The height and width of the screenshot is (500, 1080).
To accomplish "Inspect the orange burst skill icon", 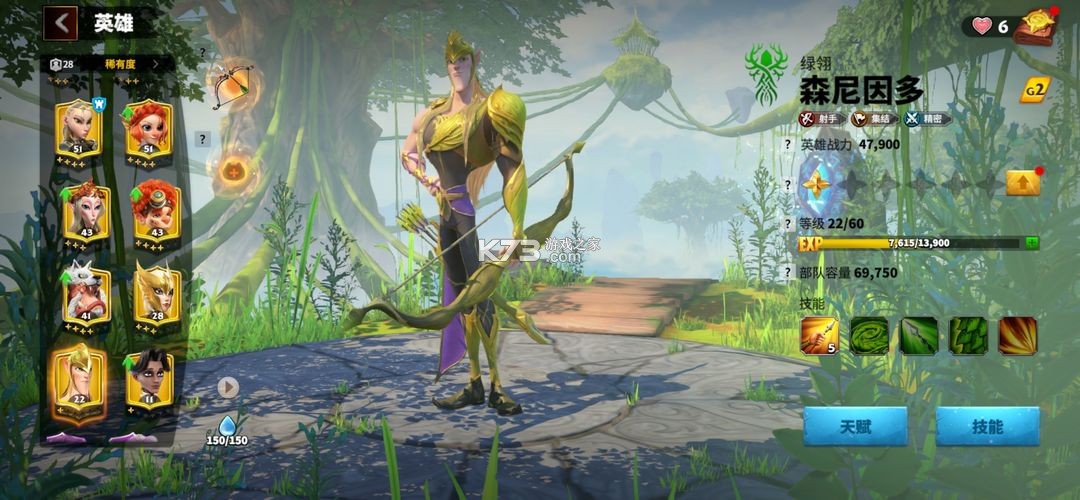I will click(x=1017, y=336).
